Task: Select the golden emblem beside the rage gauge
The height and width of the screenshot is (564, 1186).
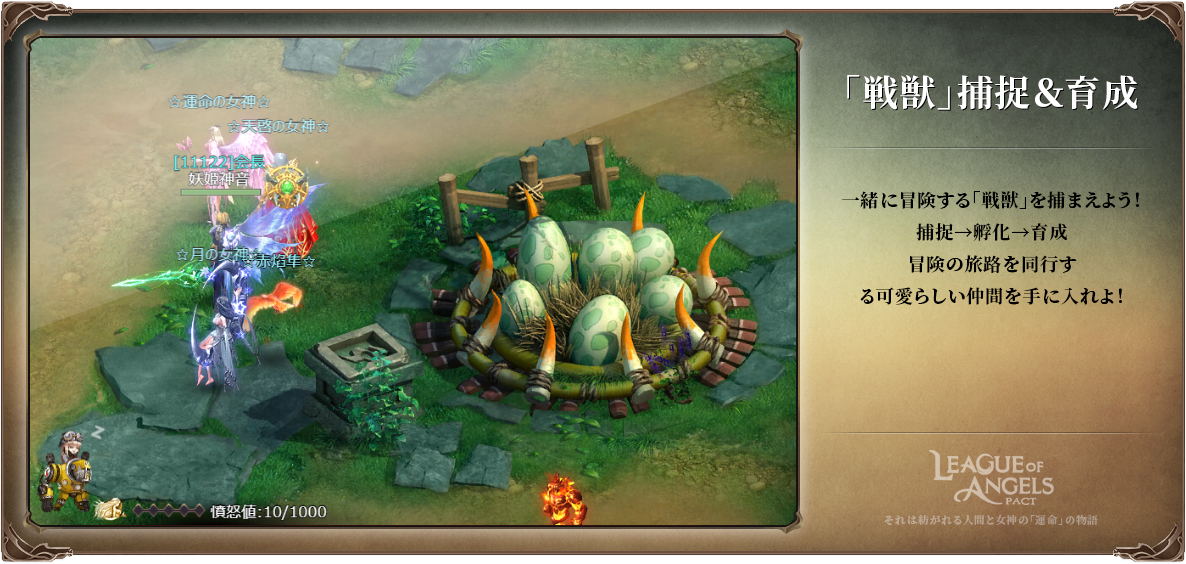Action: pyautogui.click(x=108, y=511)
